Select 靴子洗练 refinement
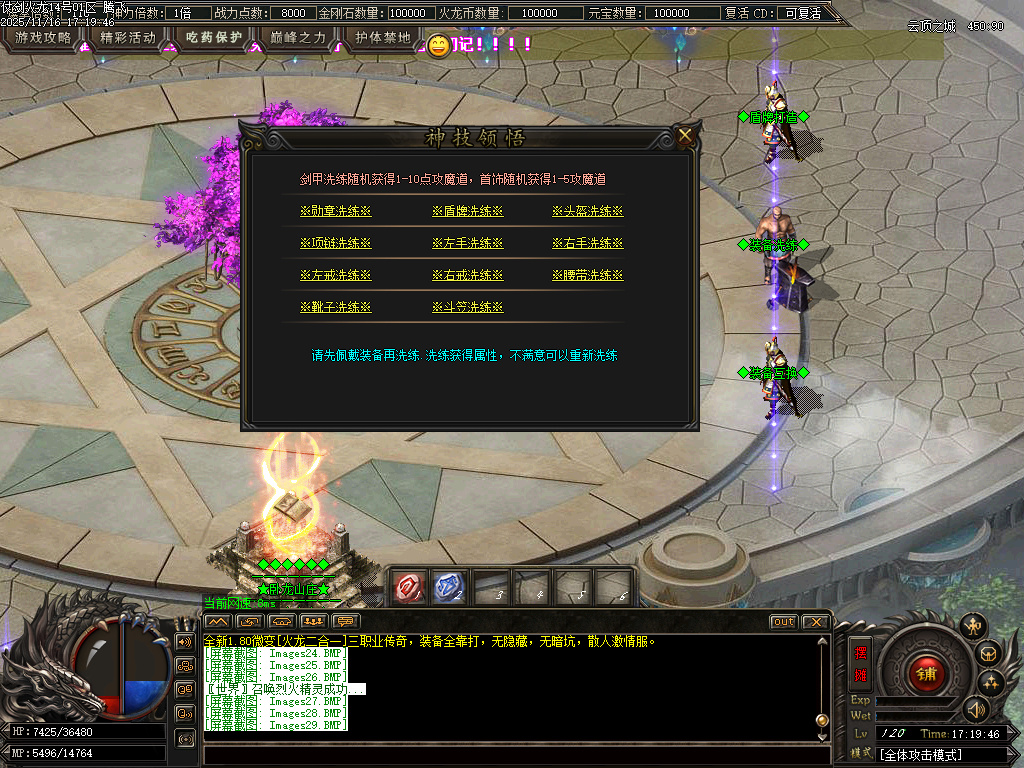Image resolution: width=1024 pixels, height=768 pixels. point(335,308)
